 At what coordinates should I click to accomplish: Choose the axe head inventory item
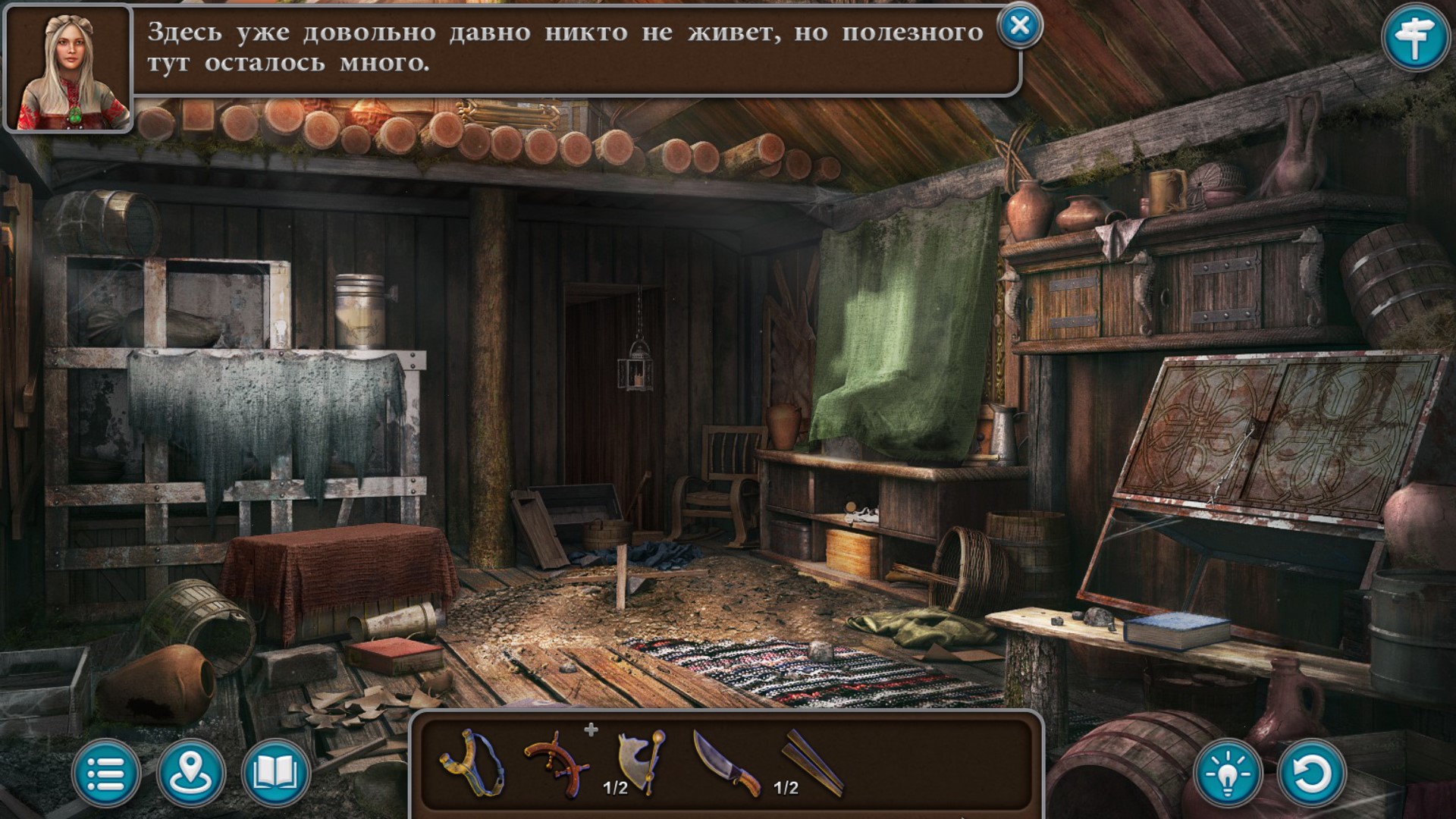(x=642, y=760)
